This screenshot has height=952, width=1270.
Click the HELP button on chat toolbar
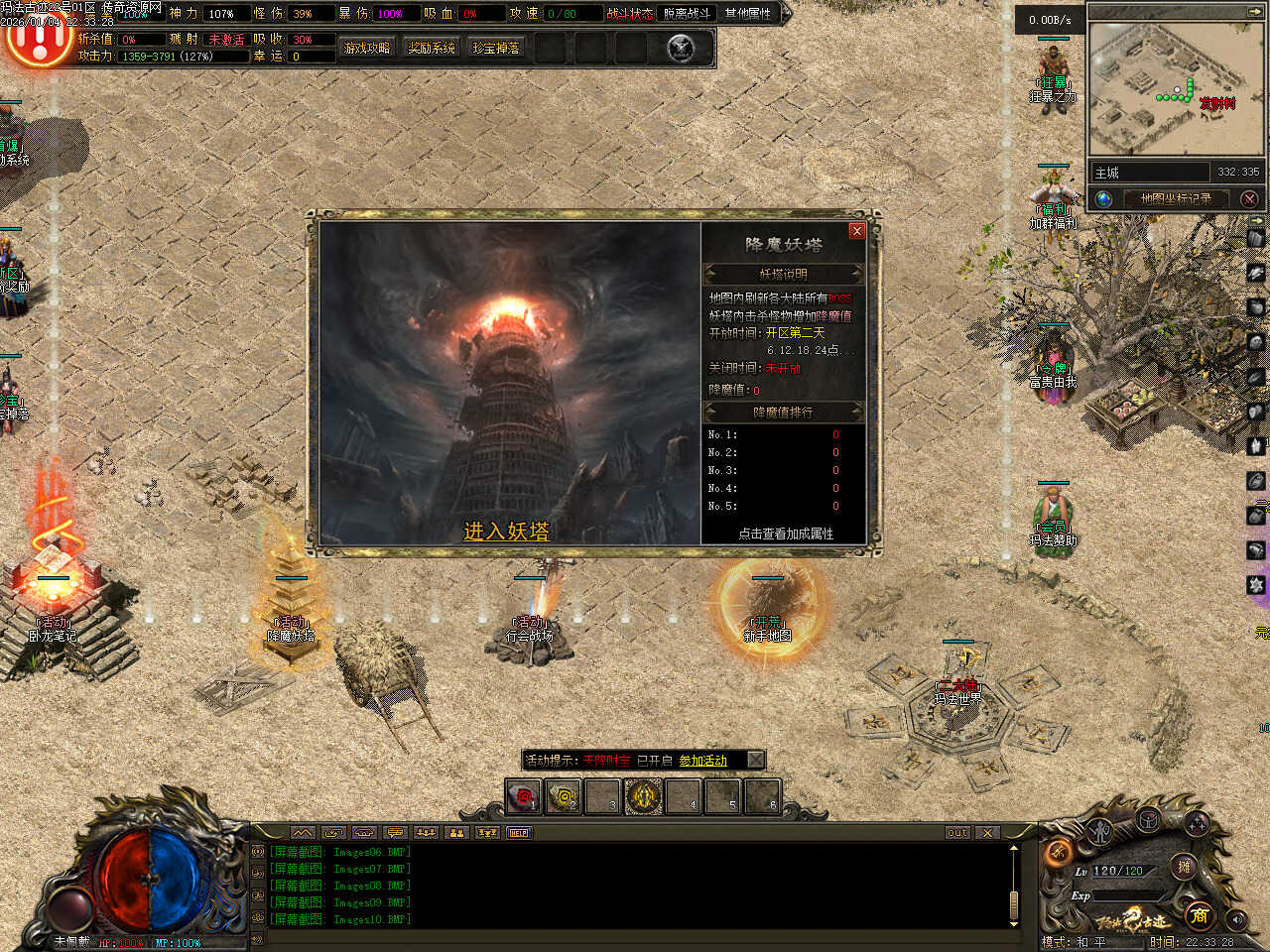point(519,833)
